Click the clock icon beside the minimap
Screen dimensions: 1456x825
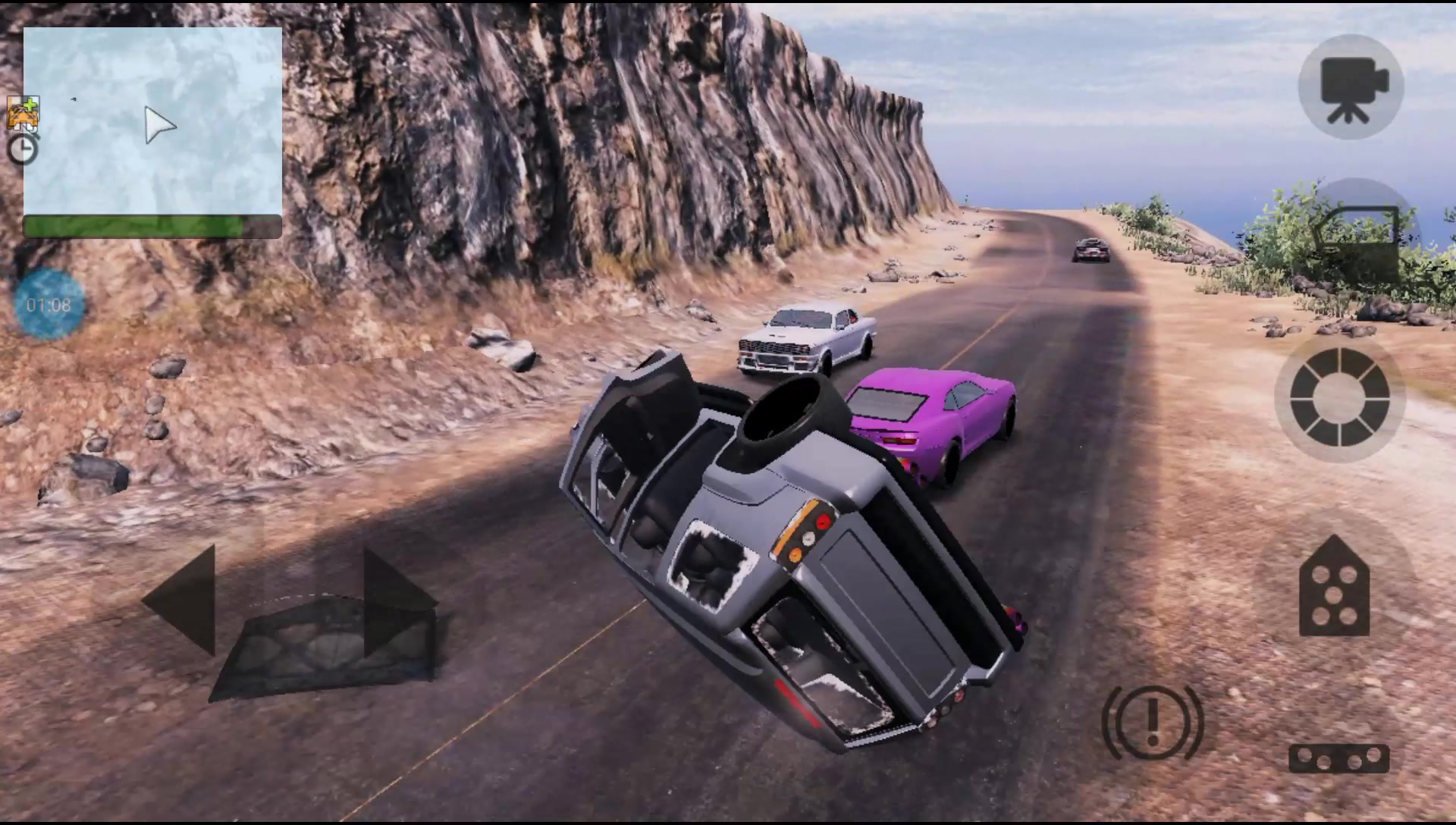23,149
